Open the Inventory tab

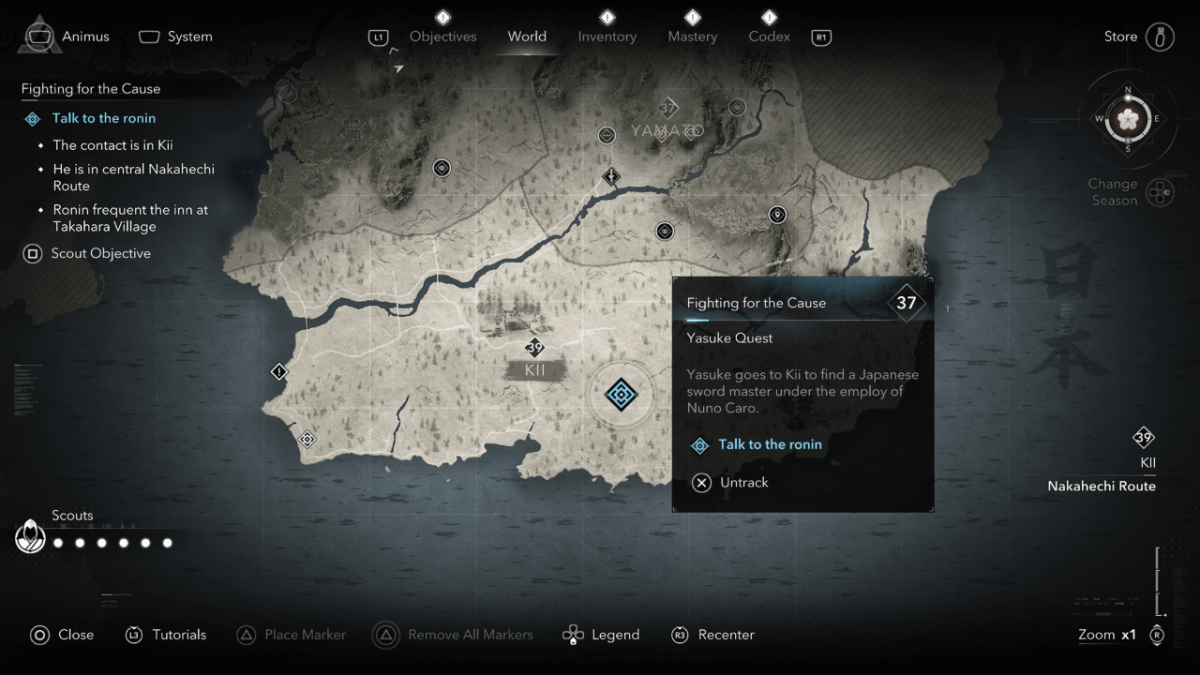pos(607,37)
